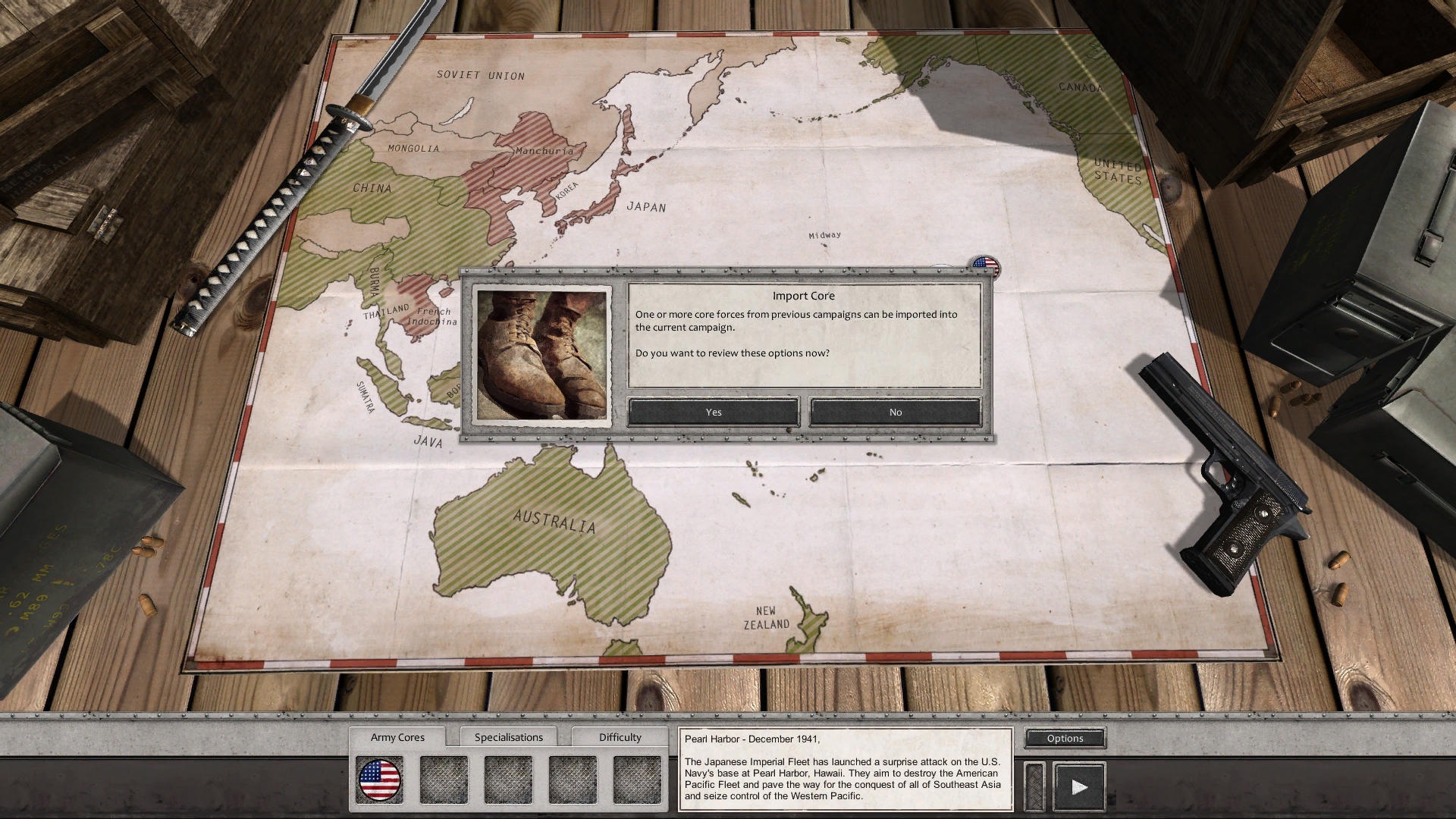Switch to the Army Cores tab

click(x=397, y=737)
